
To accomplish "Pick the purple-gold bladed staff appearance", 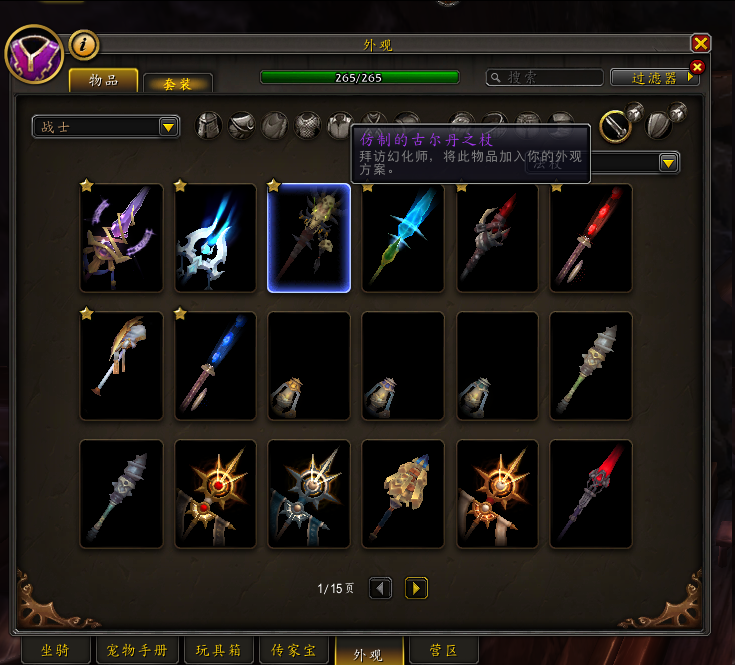I will (x=121, y=238).
